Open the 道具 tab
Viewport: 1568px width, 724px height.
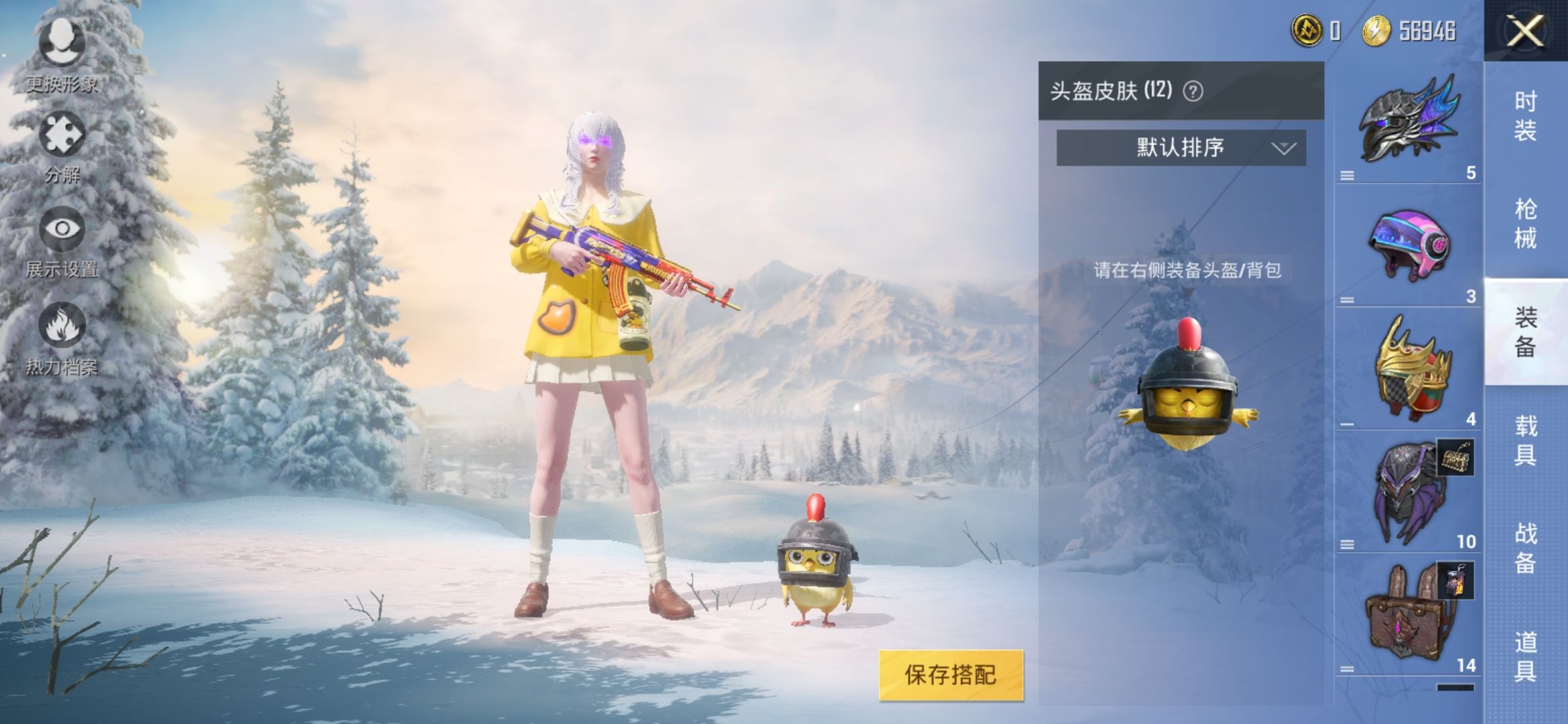pos(1525,657)
